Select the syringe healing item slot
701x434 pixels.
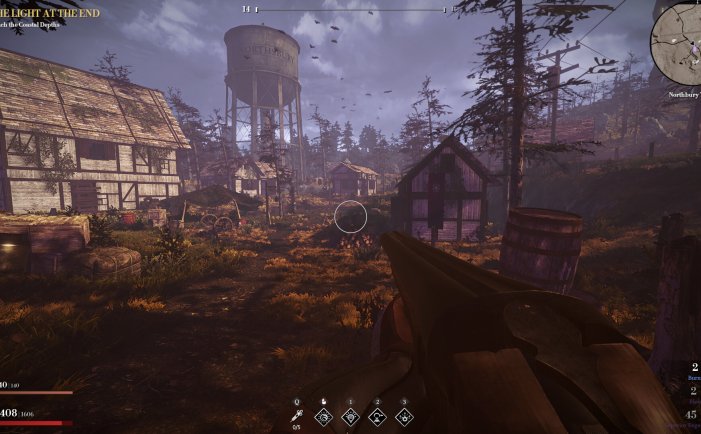(x=297, y=417)
